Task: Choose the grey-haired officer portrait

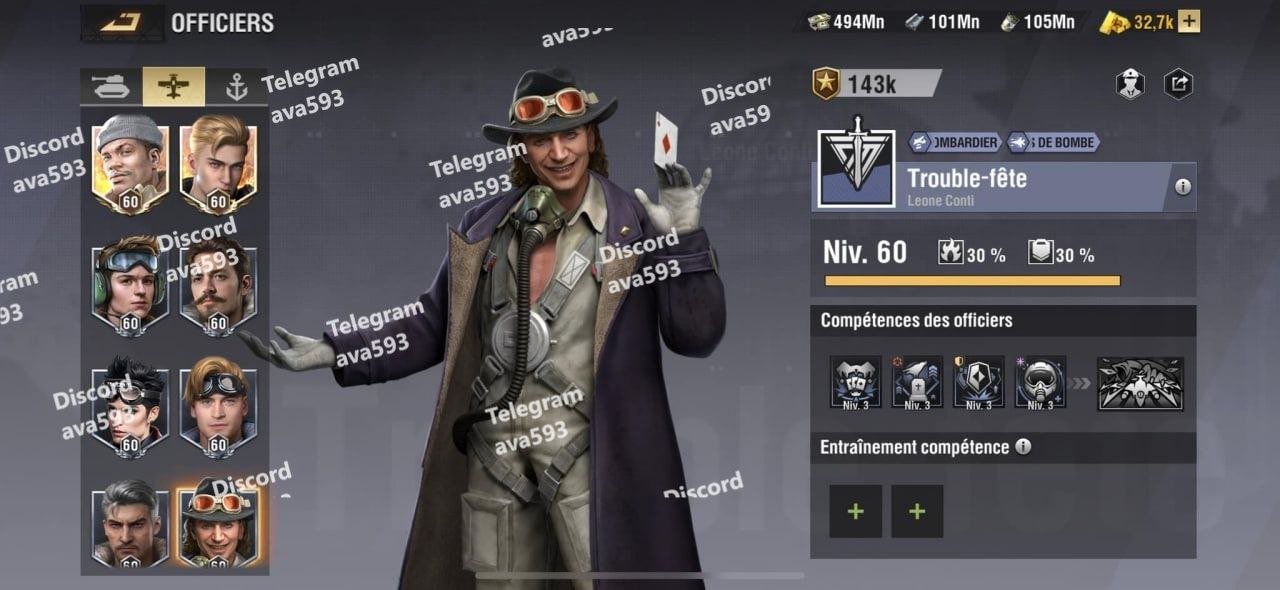Action: 130,520
